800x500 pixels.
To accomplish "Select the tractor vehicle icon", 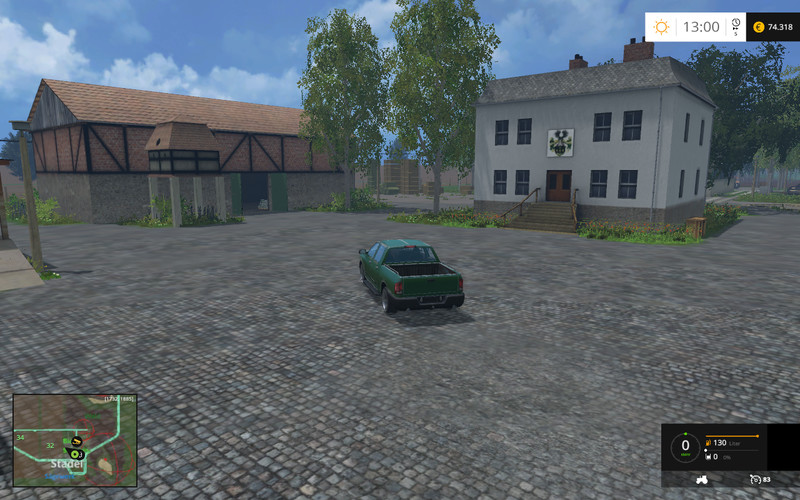I will [703, 479].
